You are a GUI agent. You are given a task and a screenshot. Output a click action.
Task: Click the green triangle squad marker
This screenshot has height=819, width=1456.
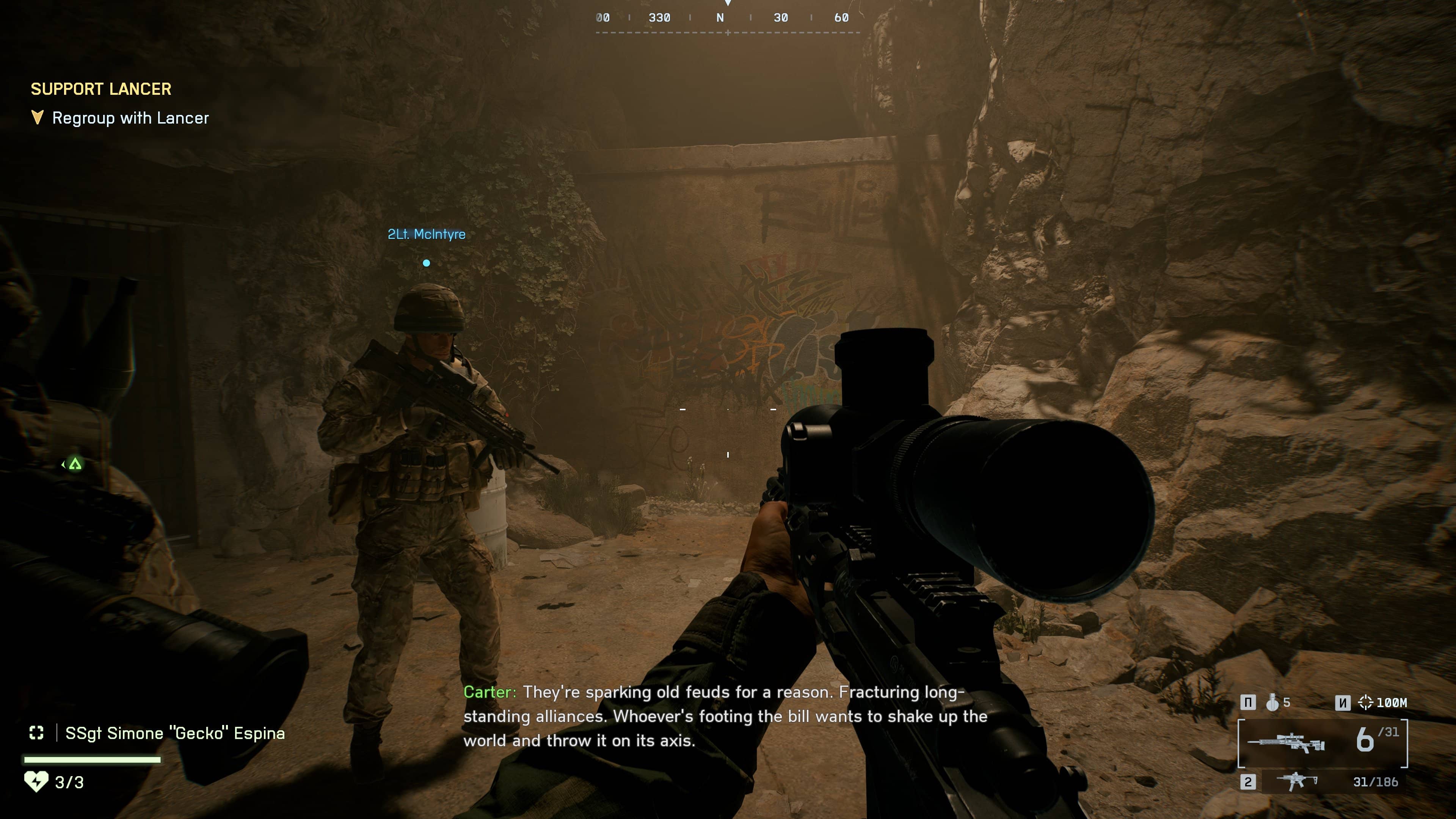click(75, 464)
